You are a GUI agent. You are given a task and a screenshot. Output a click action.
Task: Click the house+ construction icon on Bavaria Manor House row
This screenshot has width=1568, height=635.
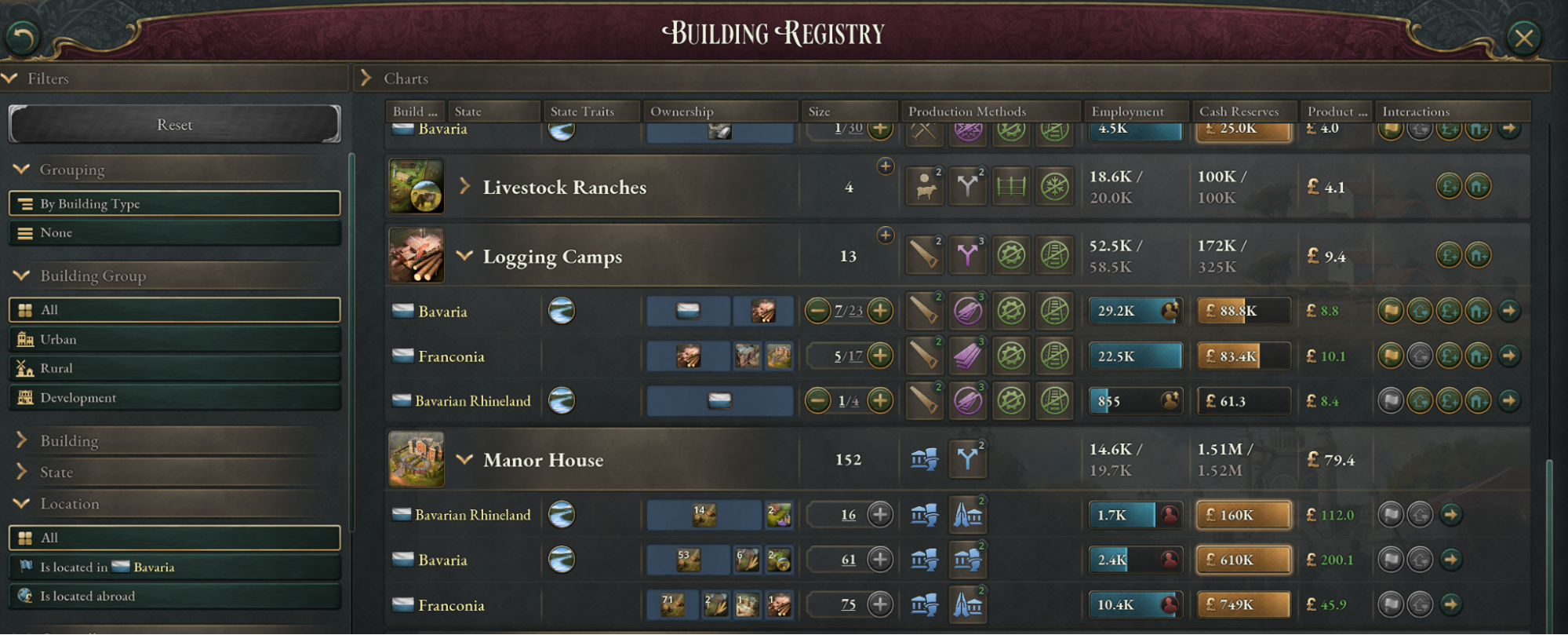click(x=1419, y=560)
